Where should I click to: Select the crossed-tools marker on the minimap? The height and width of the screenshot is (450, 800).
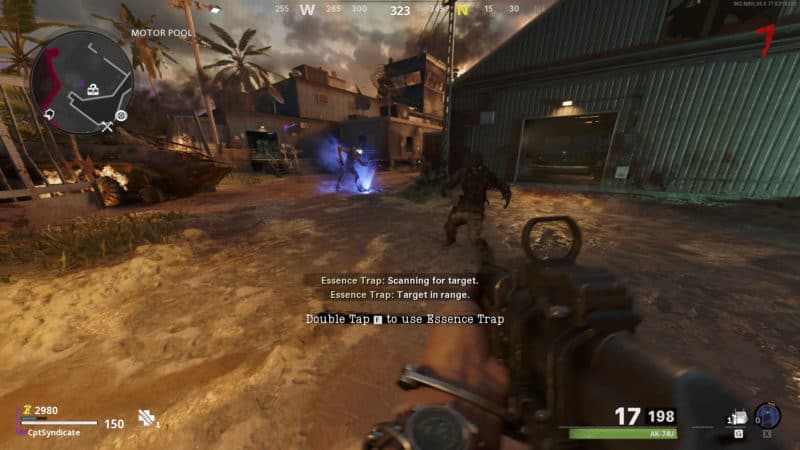click(x=107, y=126)
